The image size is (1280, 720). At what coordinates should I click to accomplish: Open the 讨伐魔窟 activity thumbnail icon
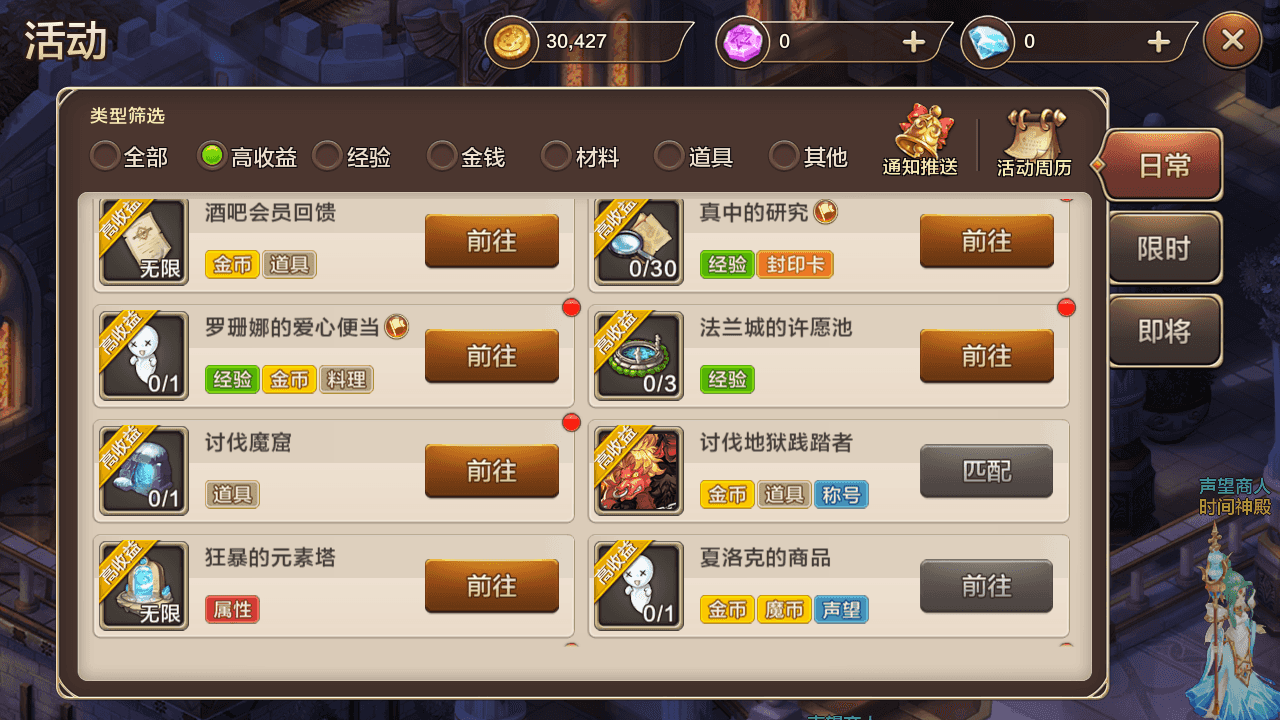(143, 470)
